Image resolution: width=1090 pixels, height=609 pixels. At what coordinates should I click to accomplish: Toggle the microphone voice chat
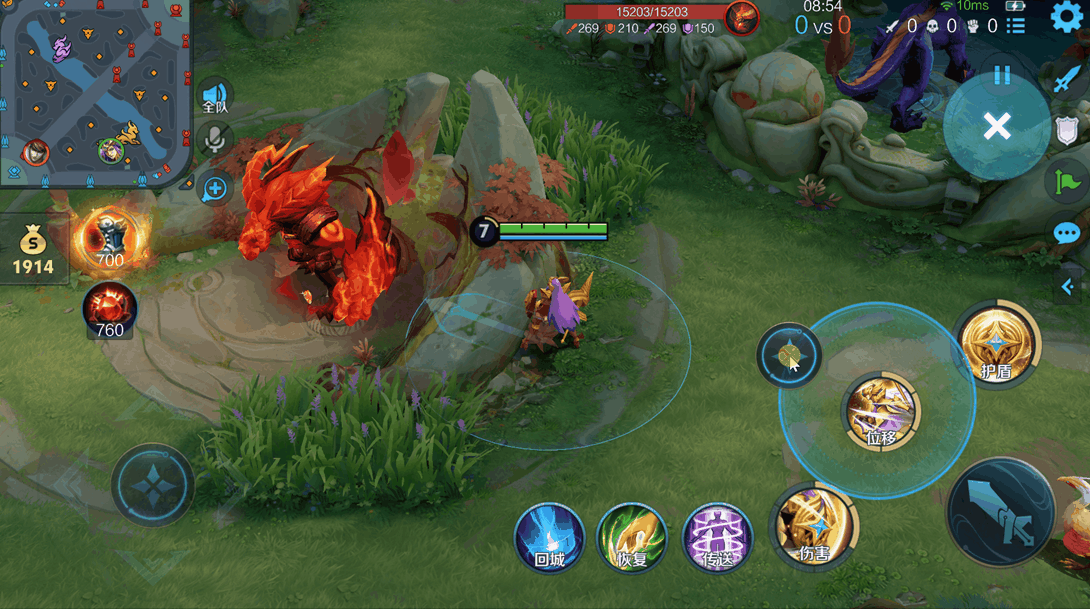point(214,140)
